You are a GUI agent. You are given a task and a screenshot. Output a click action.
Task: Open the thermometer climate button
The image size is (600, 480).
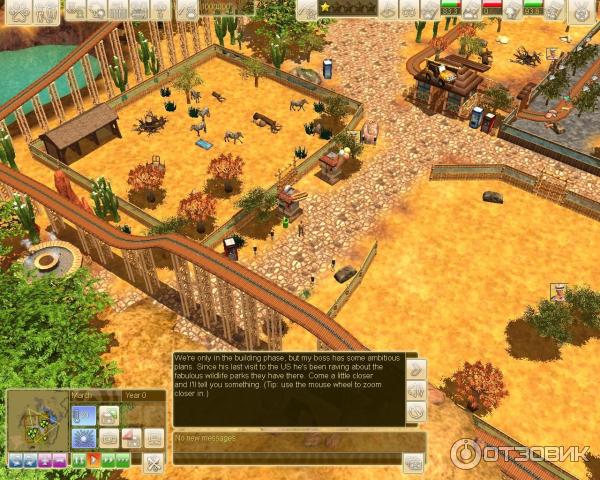click(83, 415)
